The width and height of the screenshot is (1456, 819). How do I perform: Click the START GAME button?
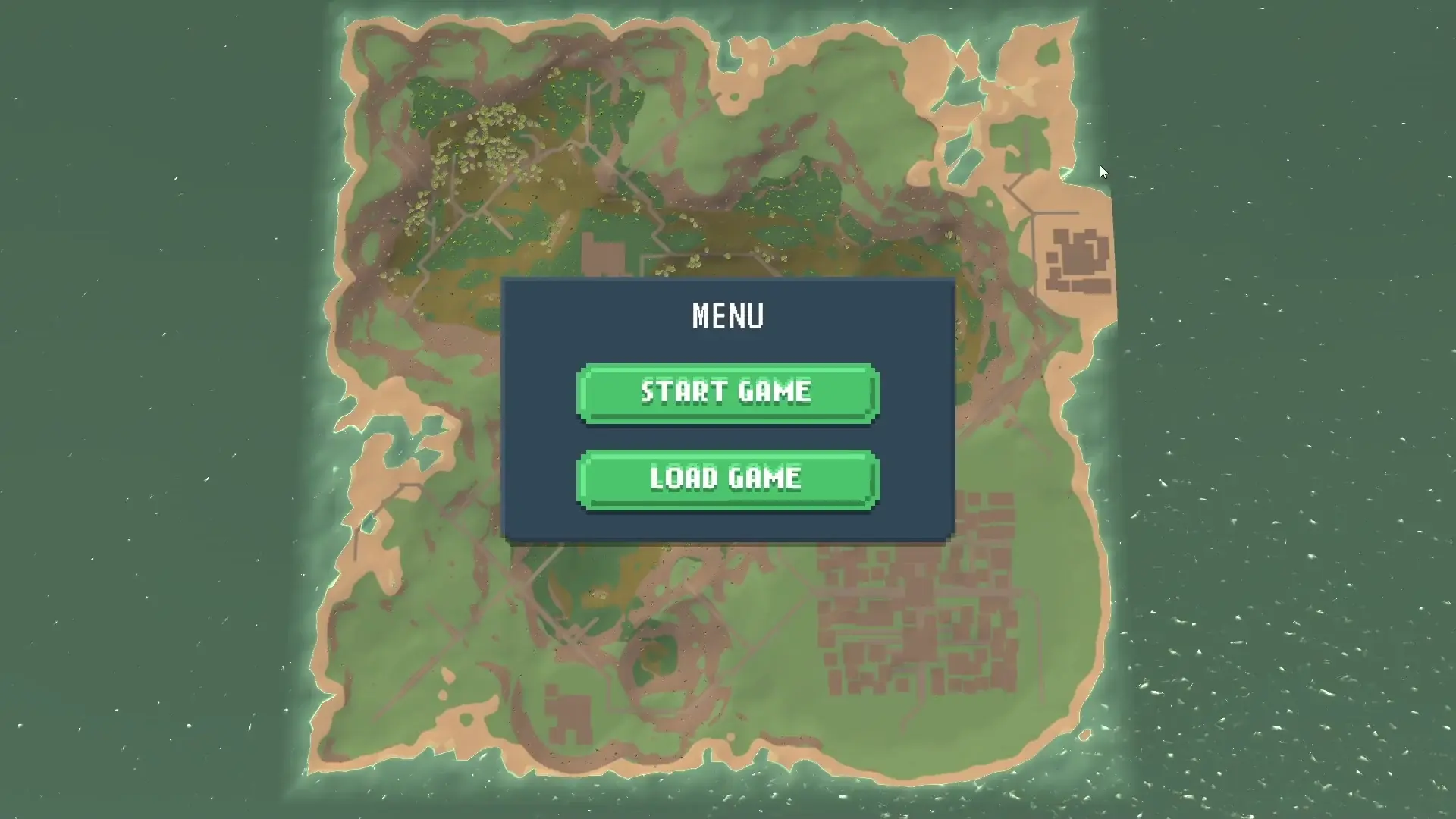pyautogui.click(x=726, y=392)
